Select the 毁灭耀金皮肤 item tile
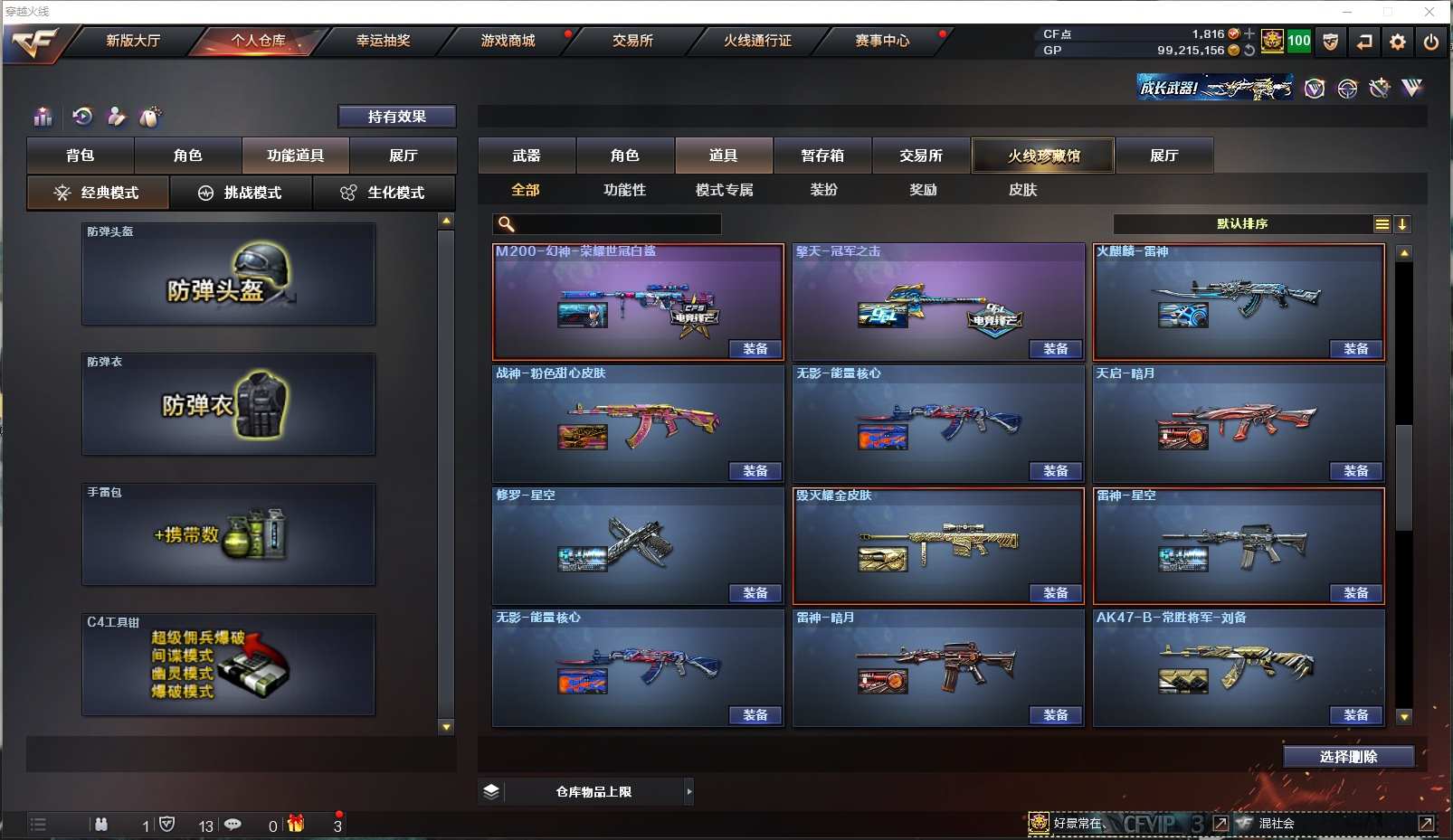Image resolution: width=1453 pixels, height=840 pixels. [937, 543]
